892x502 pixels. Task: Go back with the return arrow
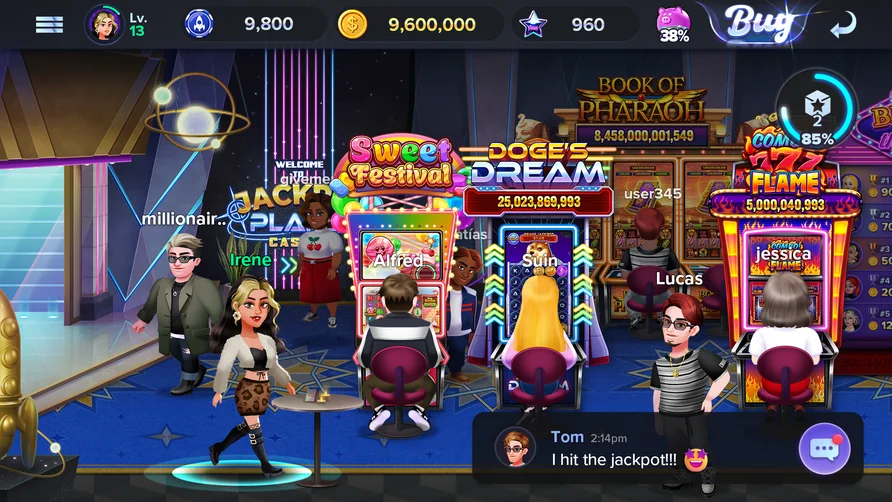coord(845,24)
